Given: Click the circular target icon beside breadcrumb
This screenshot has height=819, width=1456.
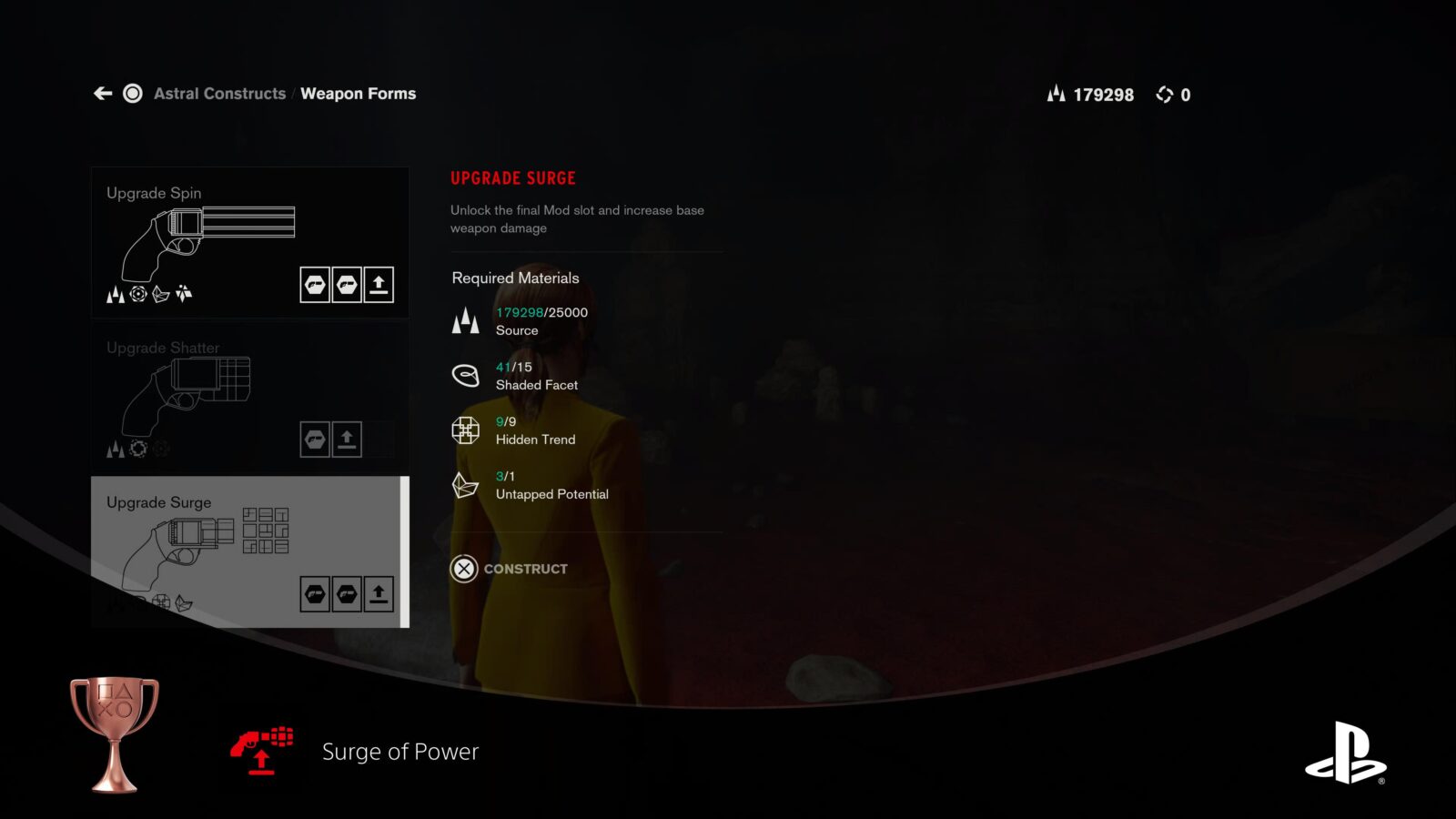Looking at the screenshot, I should pos(133,93).
